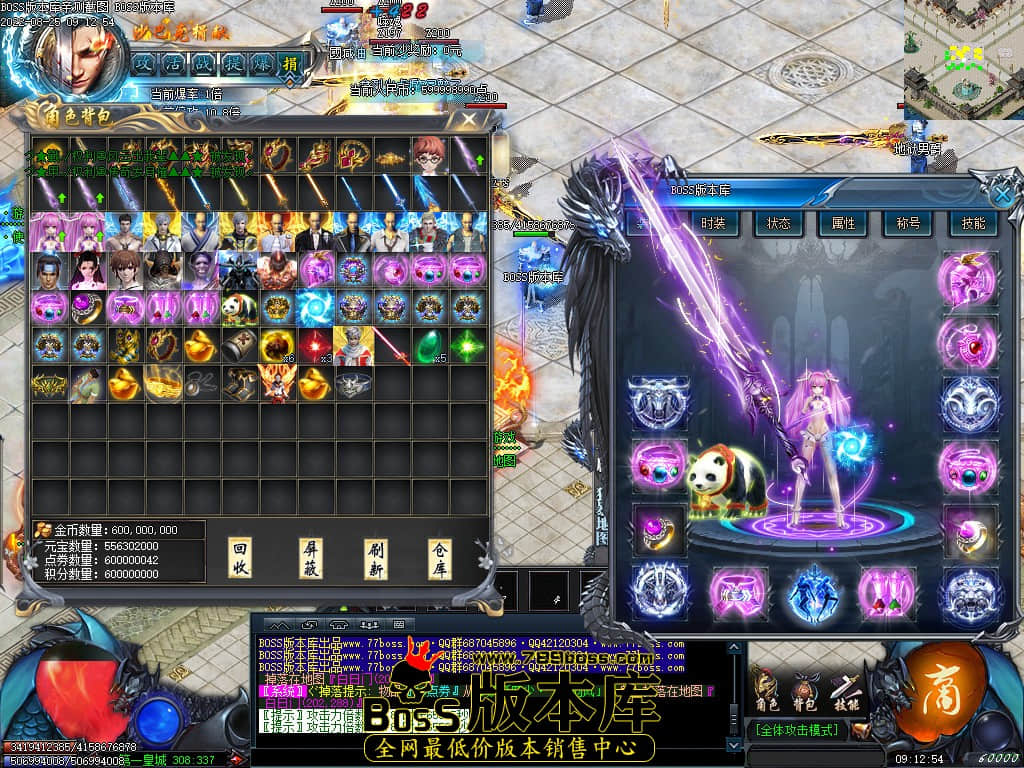Select the green emerald gem stack
The width and height of the screenshot is (1024, 768).
tap(429, 345)
